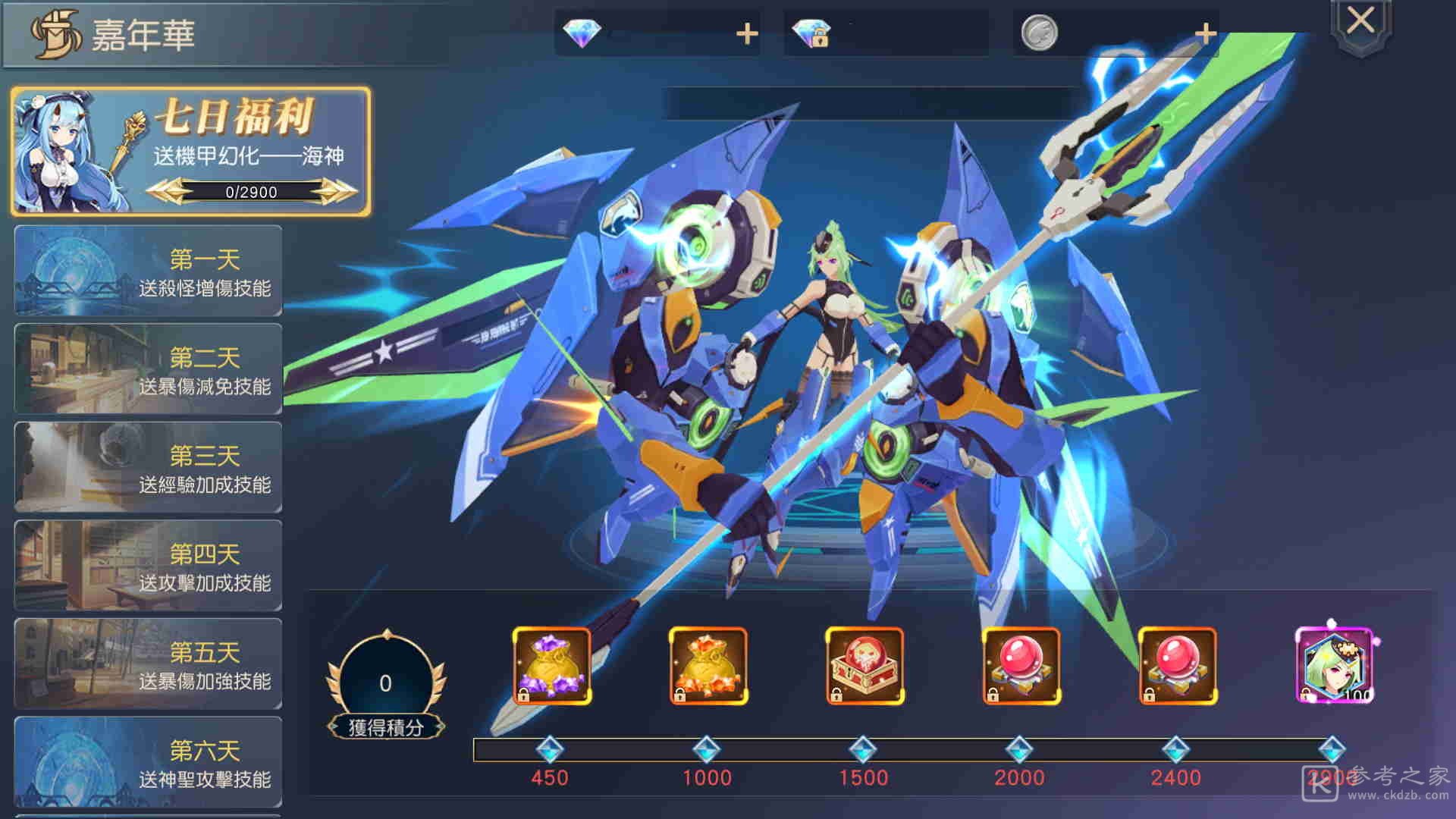1456x819 pixels.
Task: Inspect the orange gem bag reward
Action: (708, 667)
